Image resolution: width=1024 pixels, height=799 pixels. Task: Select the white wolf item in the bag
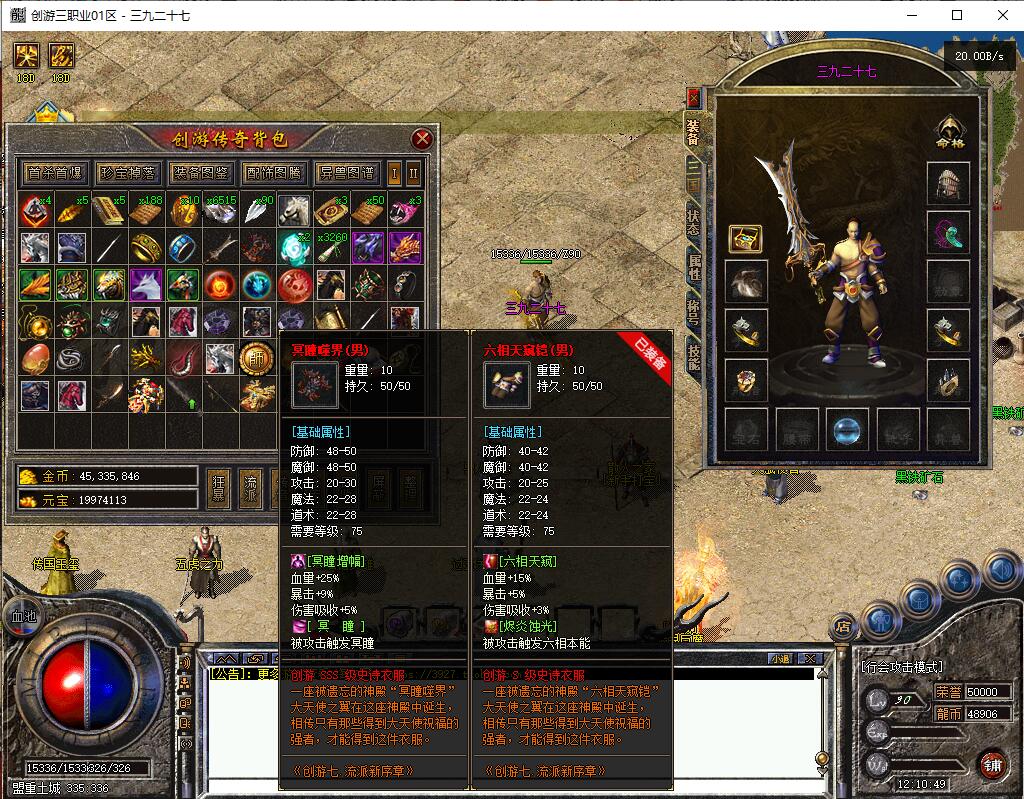(146, 284)
